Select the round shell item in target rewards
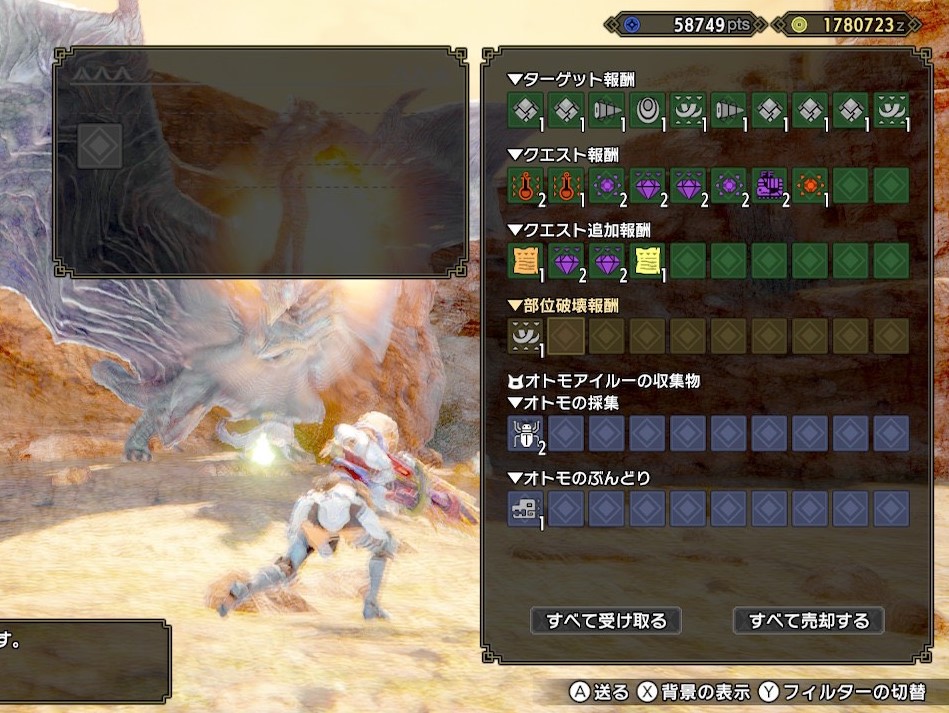Image resolution: width=949 pixels, height=713 pixels. click(x=647, y=110)
